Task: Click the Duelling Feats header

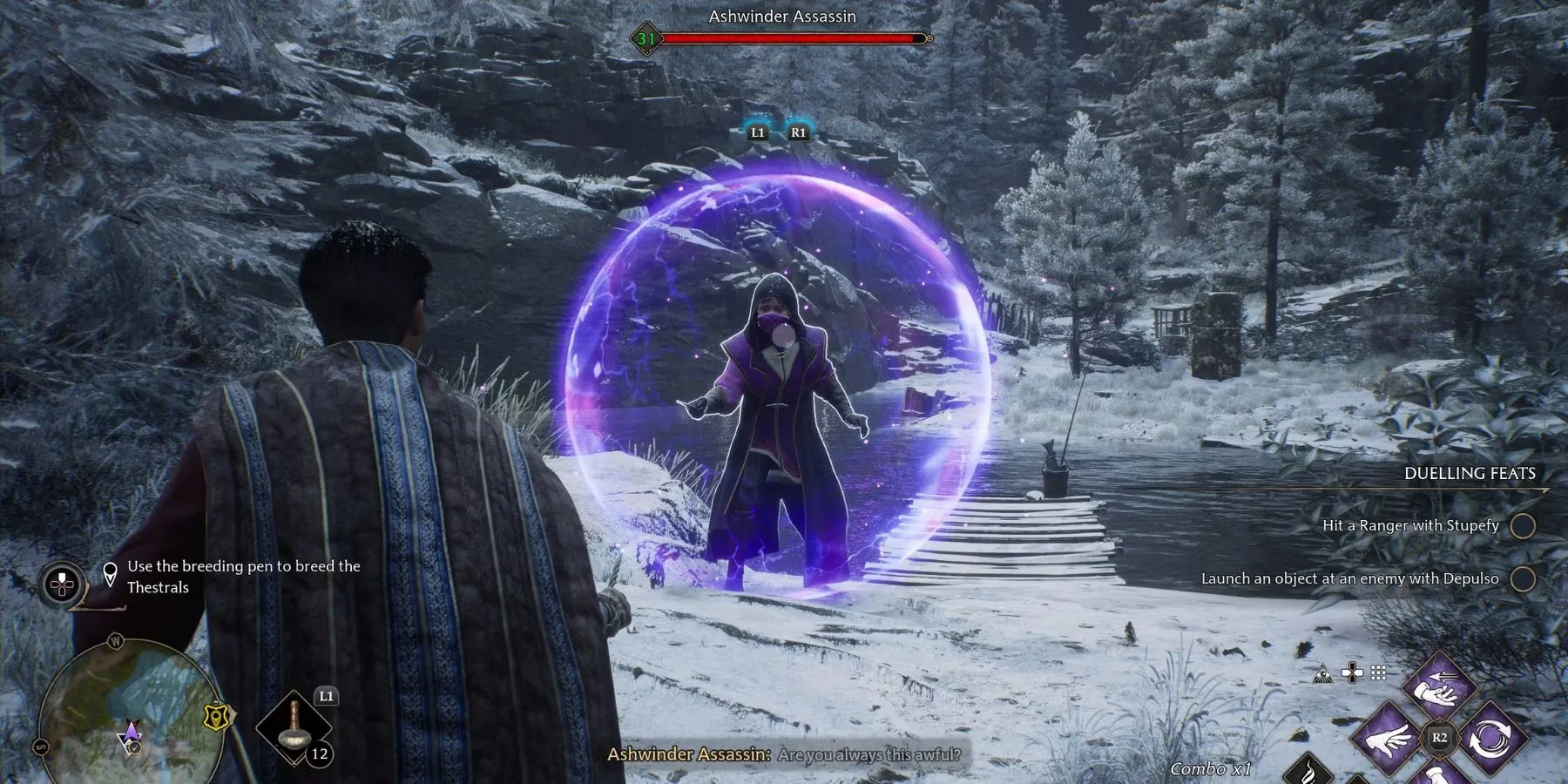Action: pyautogui.click(x=1470, y=474)
